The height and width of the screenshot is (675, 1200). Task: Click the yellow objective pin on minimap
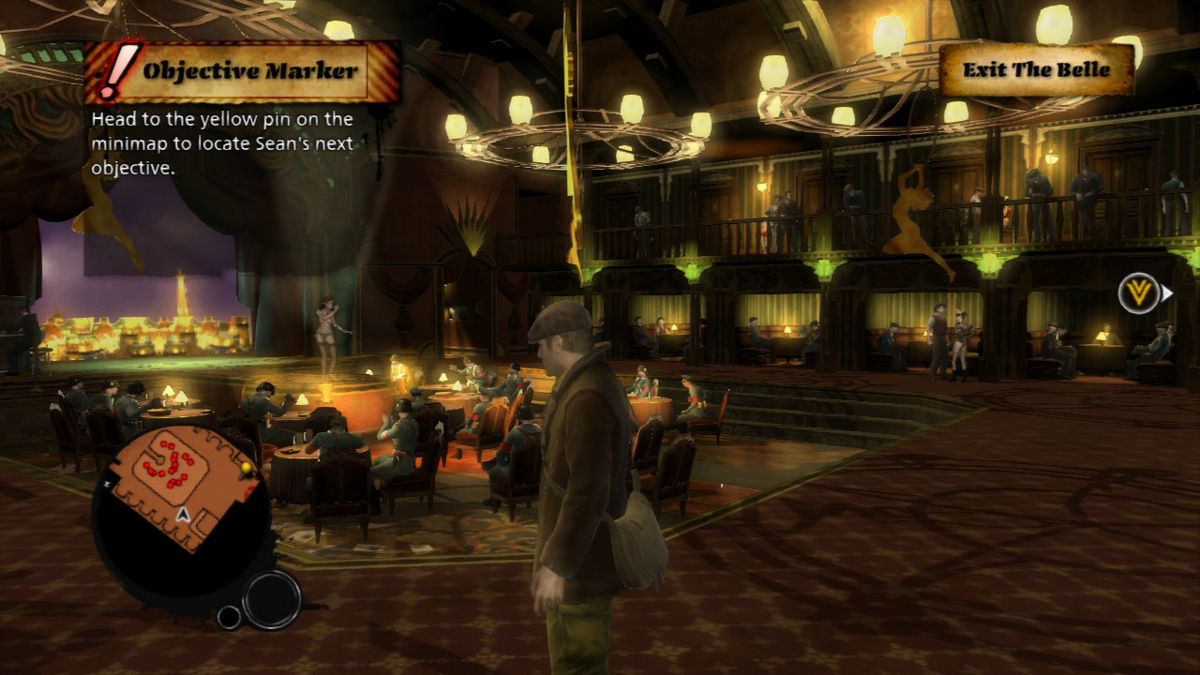tap(246, 468)
